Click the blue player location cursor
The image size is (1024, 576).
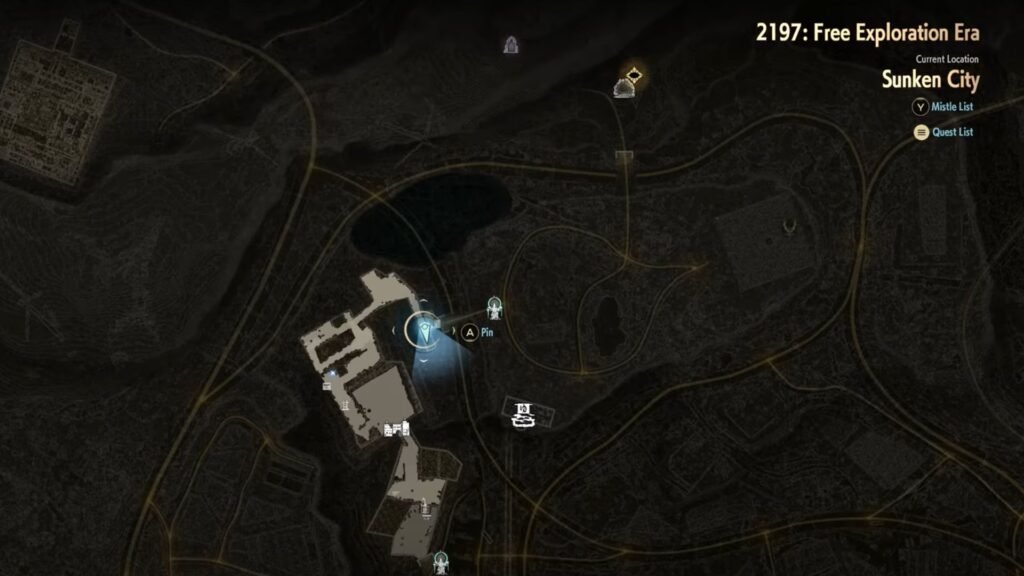pyautogui.click(x=424, y=329)
